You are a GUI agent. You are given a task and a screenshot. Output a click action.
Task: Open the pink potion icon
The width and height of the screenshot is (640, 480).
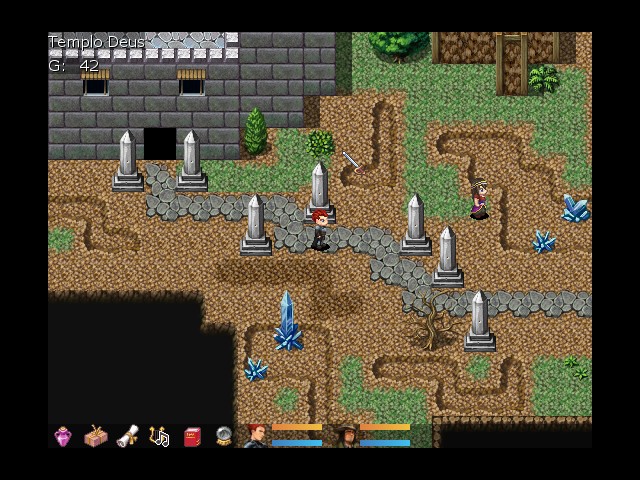click(63, 436)
